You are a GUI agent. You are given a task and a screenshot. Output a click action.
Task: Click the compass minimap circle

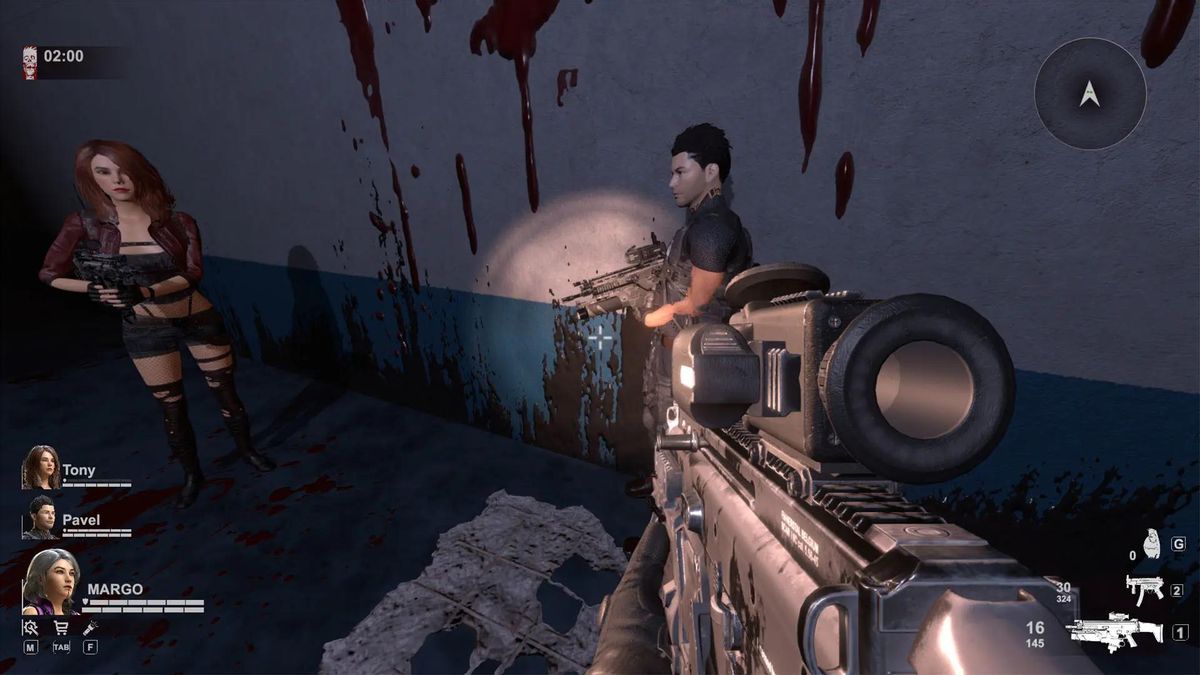coord(1090,94)
